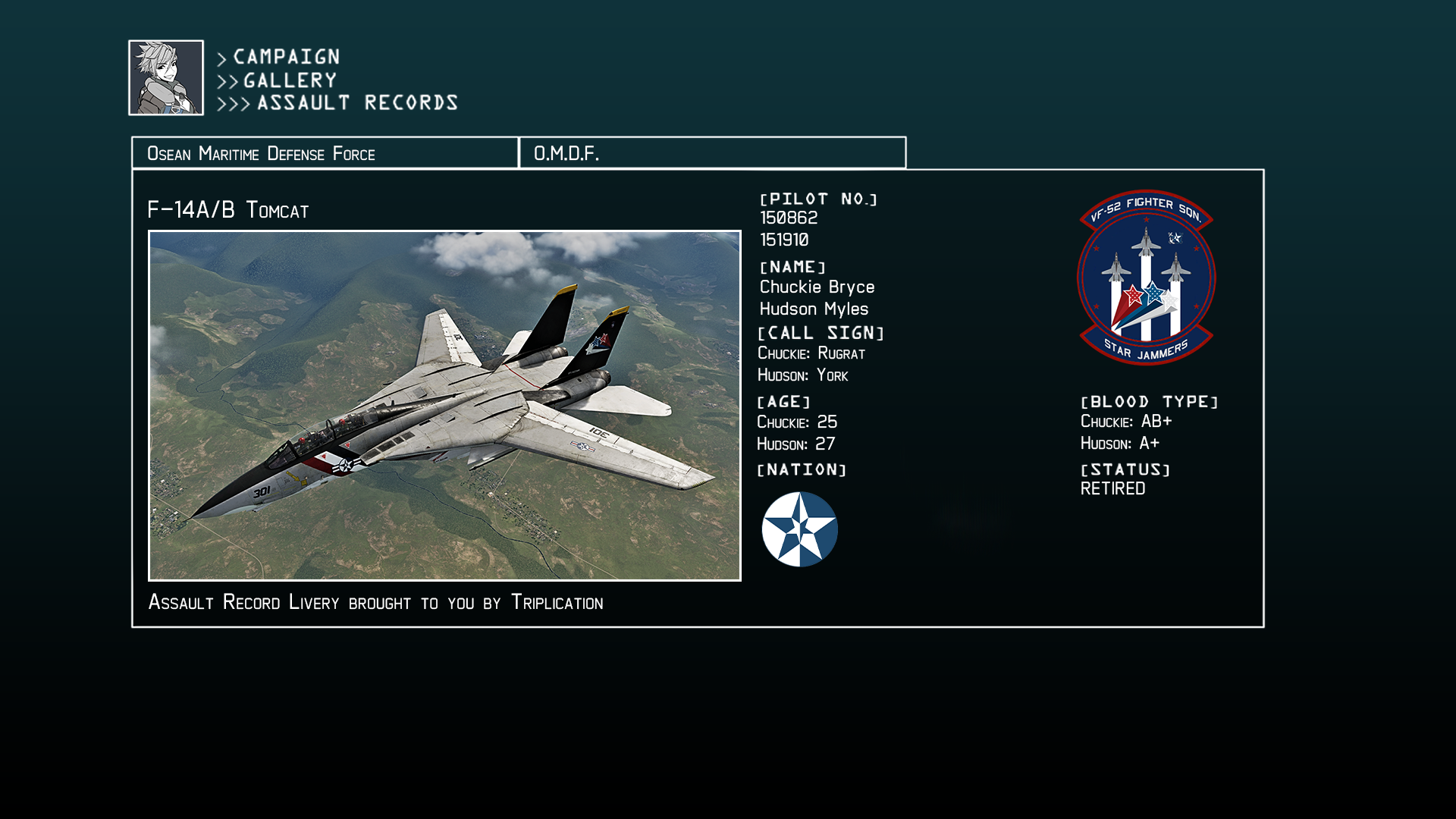Go back to the Campaign breadcrumb
The width and height of the screenshot is (1456, 819).
pyautogui.click(x=286, y=57)
